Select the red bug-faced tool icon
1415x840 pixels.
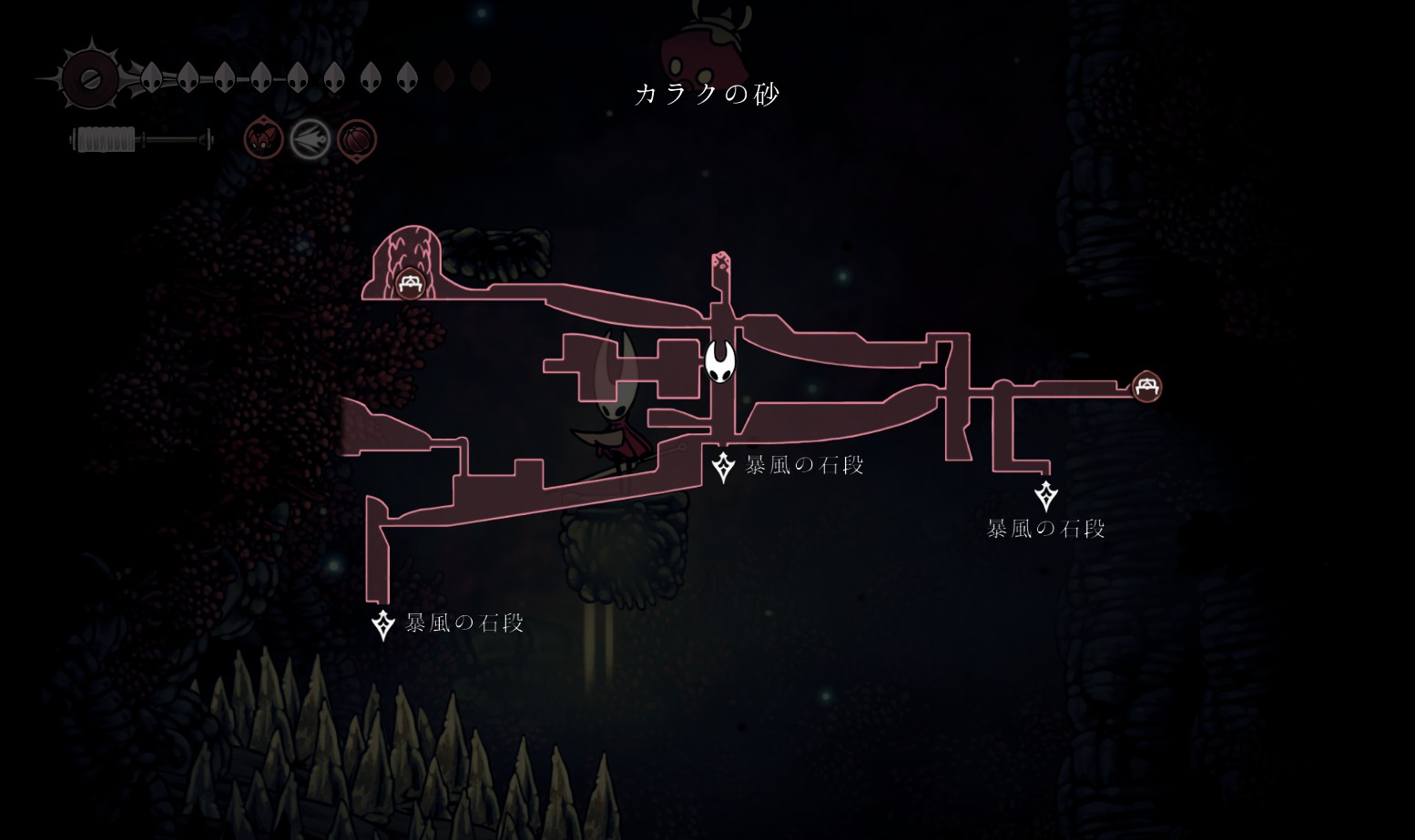pyautogui.click(x=263, y=140)
